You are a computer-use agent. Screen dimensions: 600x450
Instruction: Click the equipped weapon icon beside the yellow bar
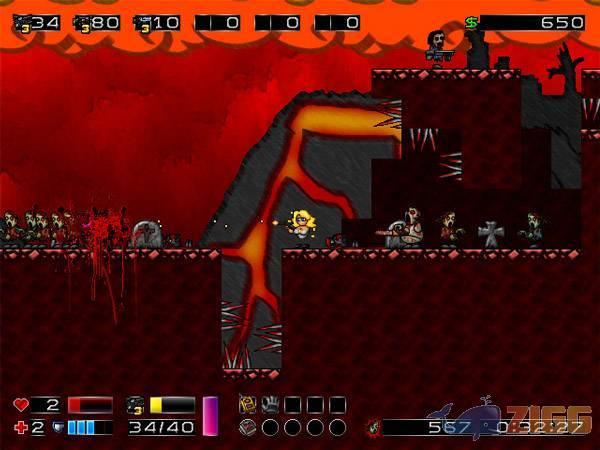point(136,405)
